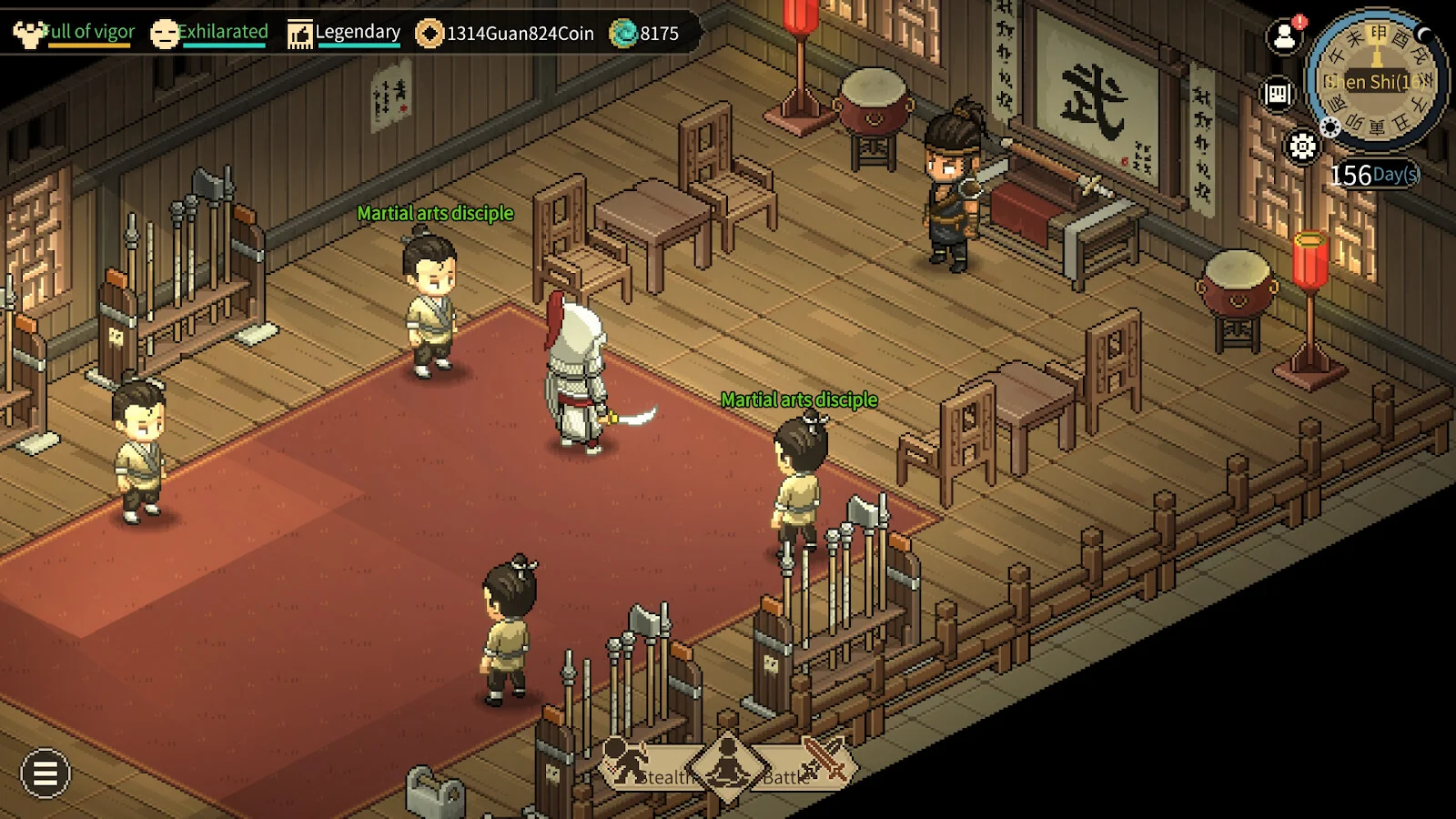Screen dimensions: 1456x819
Task: Select the meditation pose icon
Action: point(727,764)
